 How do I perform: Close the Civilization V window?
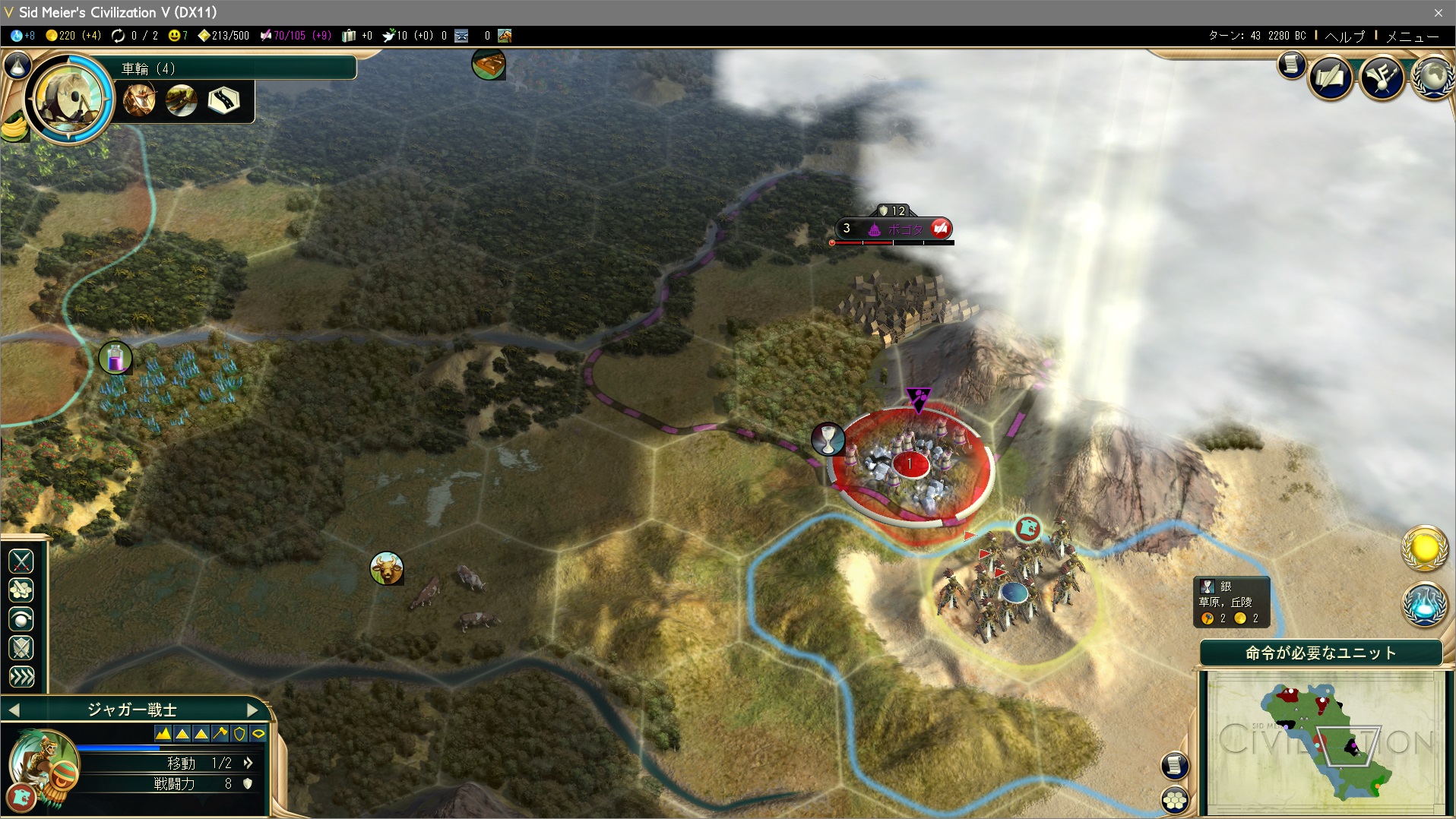[1438, 13]
